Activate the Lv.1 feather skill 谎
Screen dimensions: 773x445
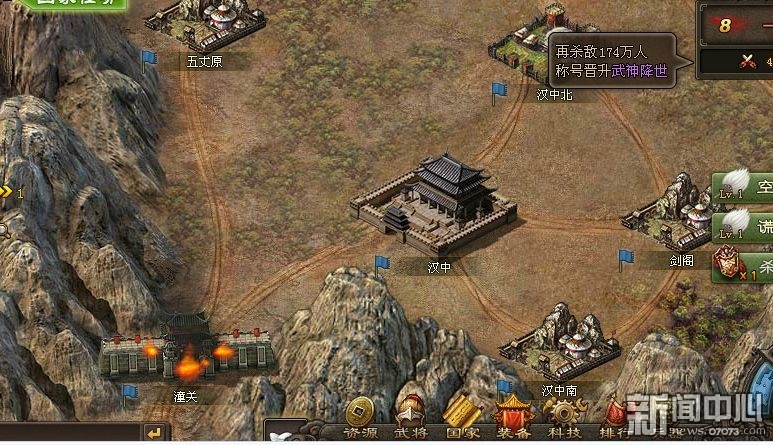[x=742, y=225]
